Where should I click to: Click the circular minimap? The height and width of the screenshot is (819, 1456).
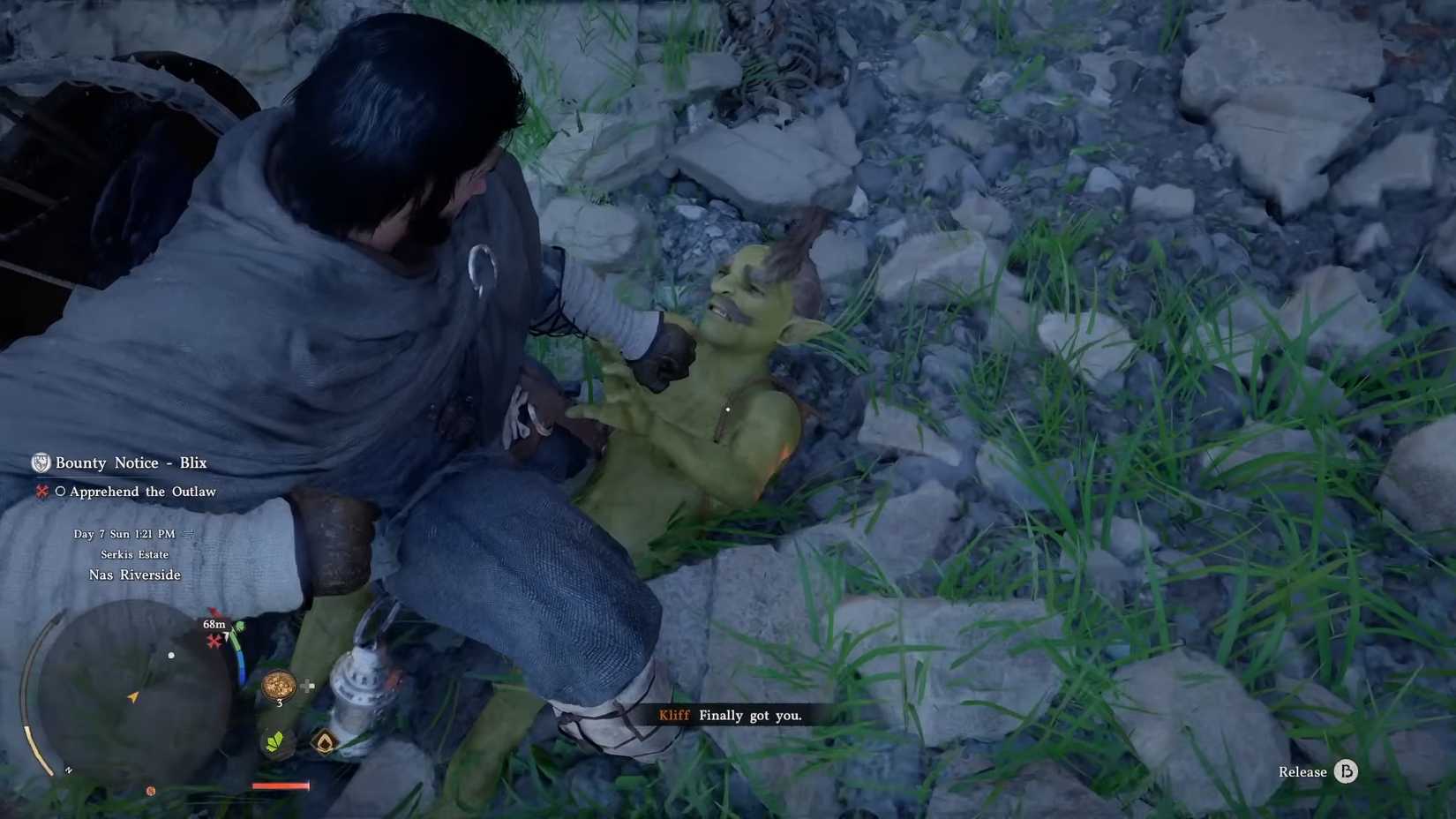coord(132,693)
